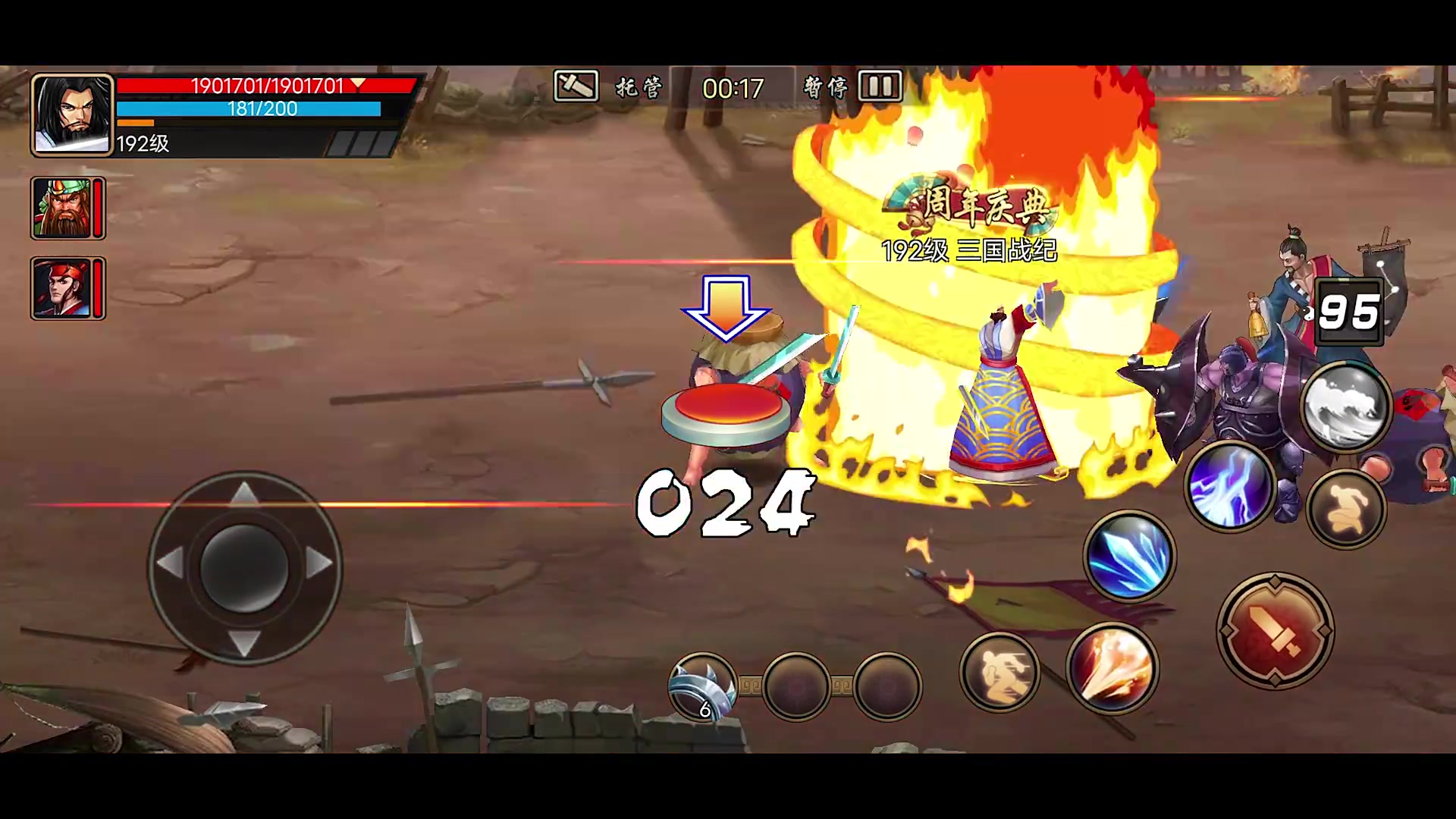Push the joystick's left arrow
This screenshot has height=819, width=1456.
click(169, 563)
